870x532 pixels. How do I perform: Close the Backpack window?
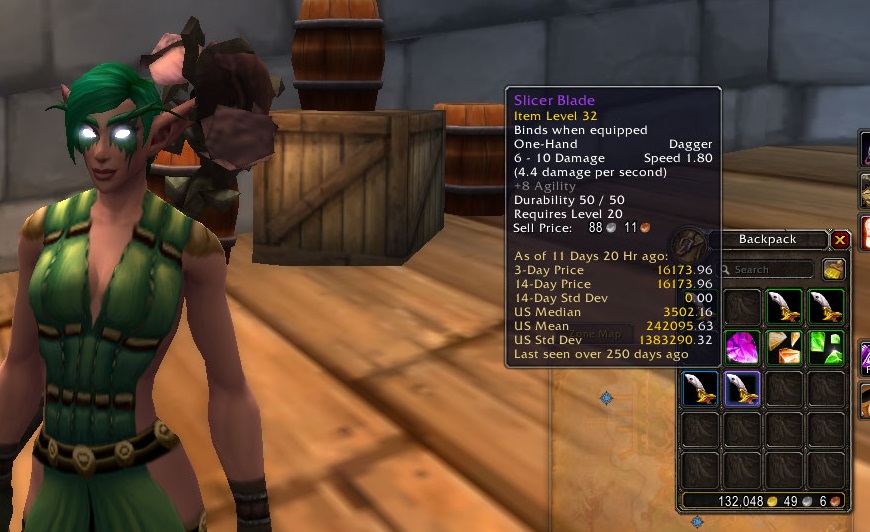click(x=840, y=240)
